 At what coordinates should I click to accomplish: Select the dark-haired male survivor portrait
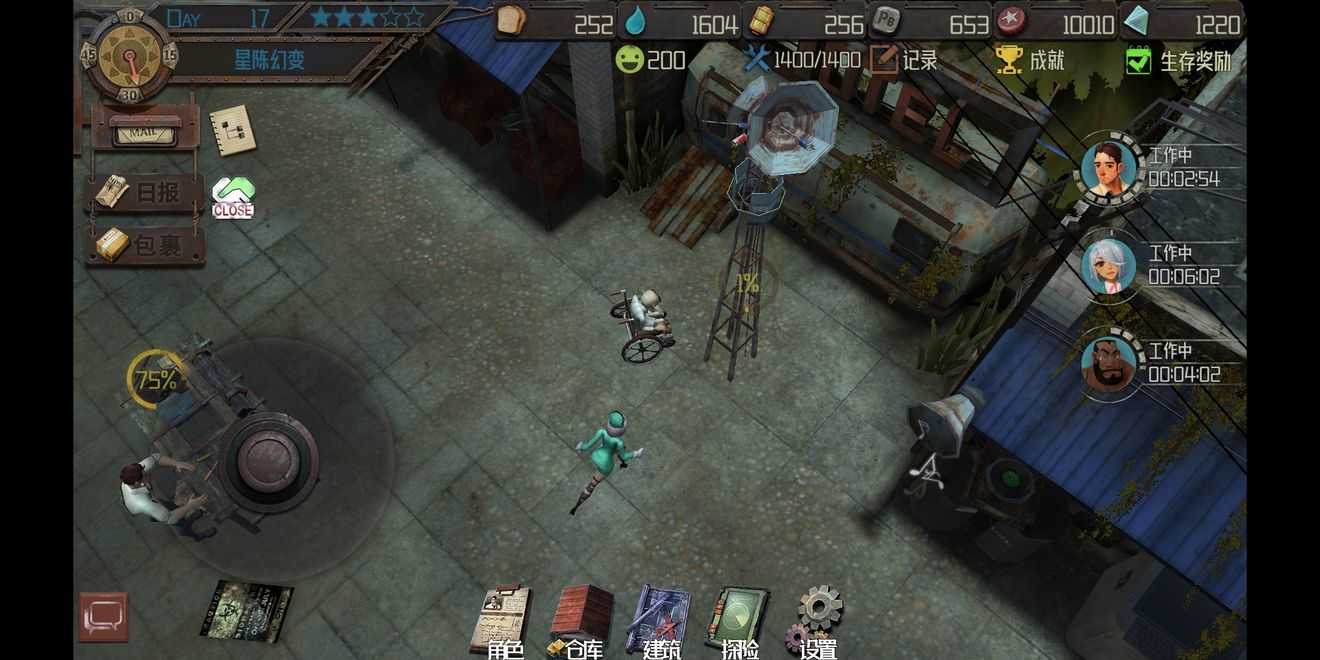1109,169
